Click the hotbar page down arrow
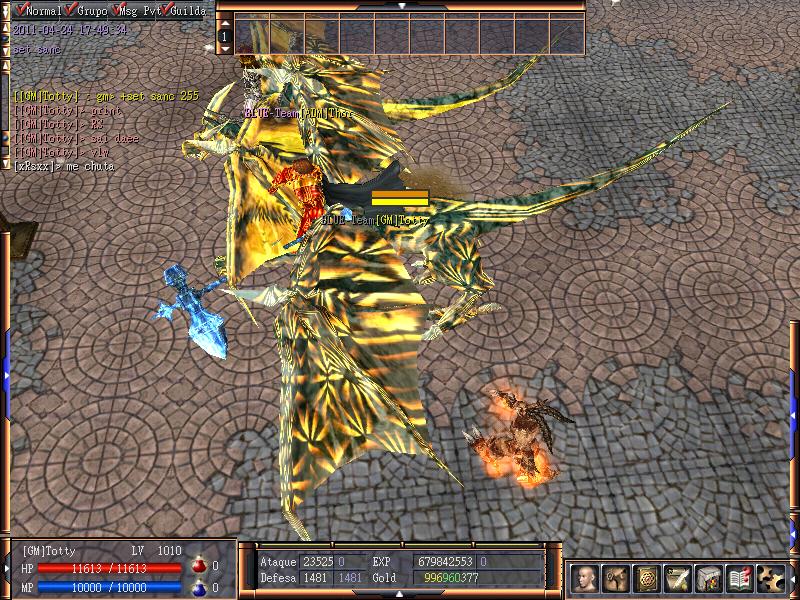The image size is (800, 600). [225, 48]
